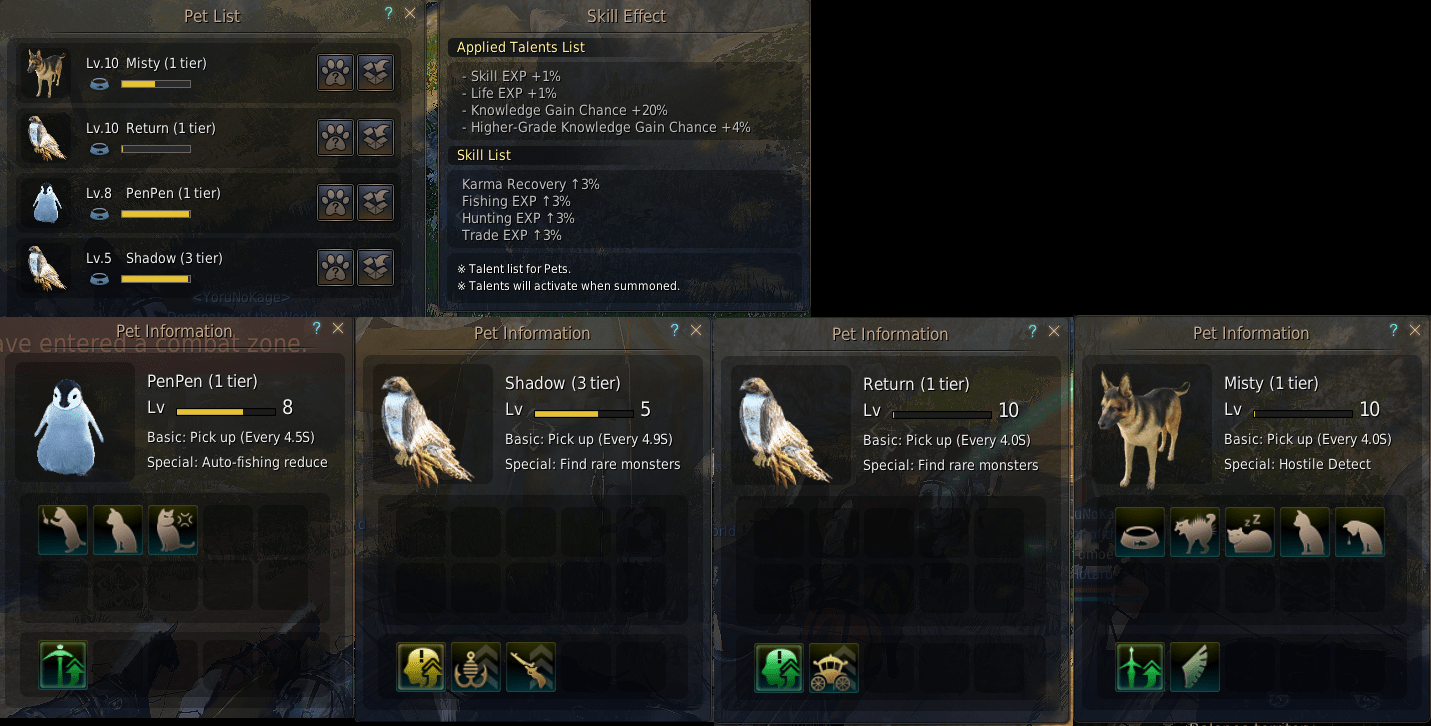This screenshot has width=1431, height=726.
Task: Select Misty's wing talent icon
Action: point(1194,666)
